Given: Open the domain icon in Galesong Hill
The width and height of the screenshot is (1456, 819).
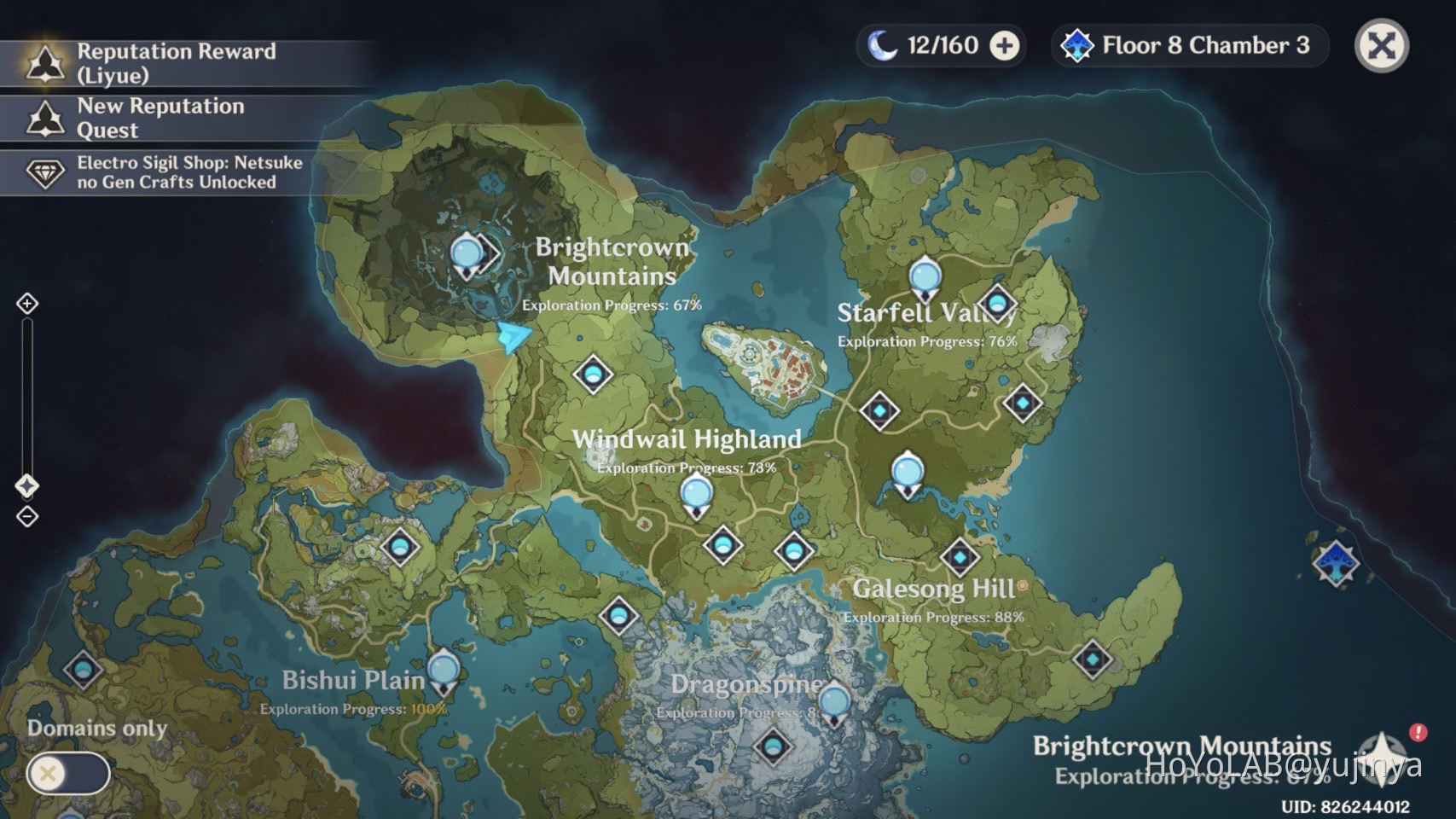Looking at the screenshot, I should [x=961, y=556].
